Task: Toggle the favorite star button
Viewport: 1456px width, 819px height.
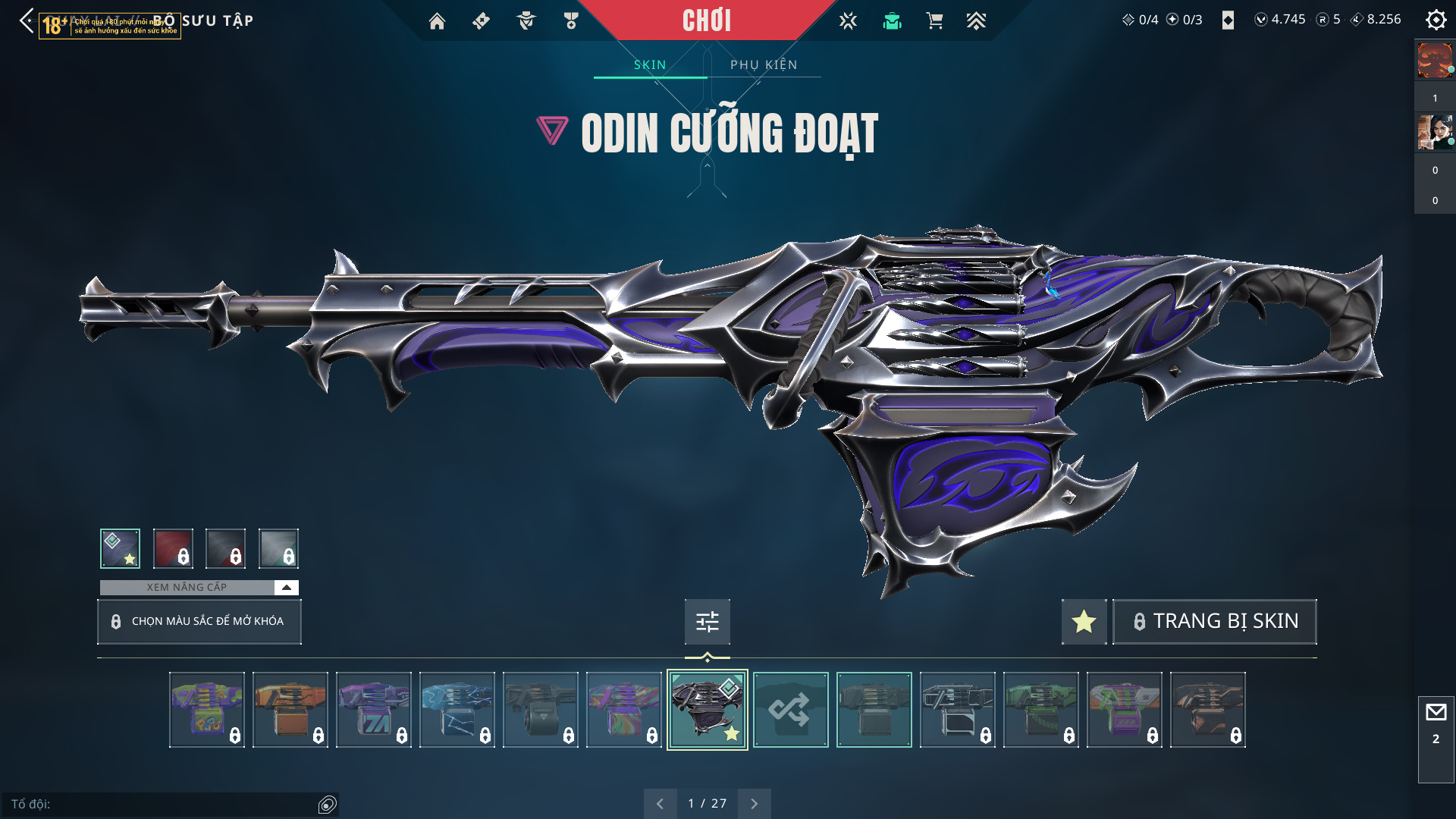Action: [1084, 622]
